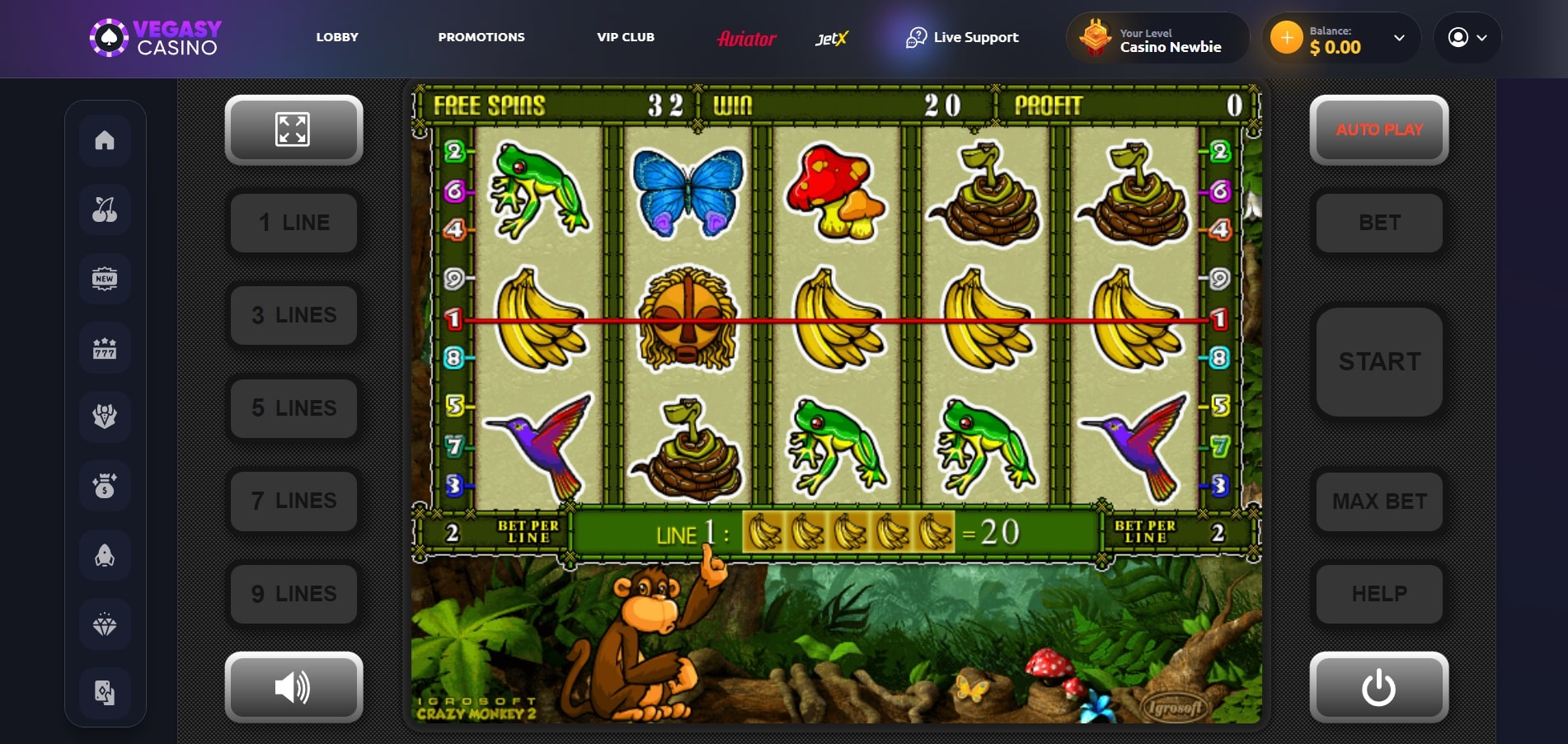This screenshot has width=1568, height=744.
Task: Open the slots category via the cherries icon
Action: coord(105,209)
